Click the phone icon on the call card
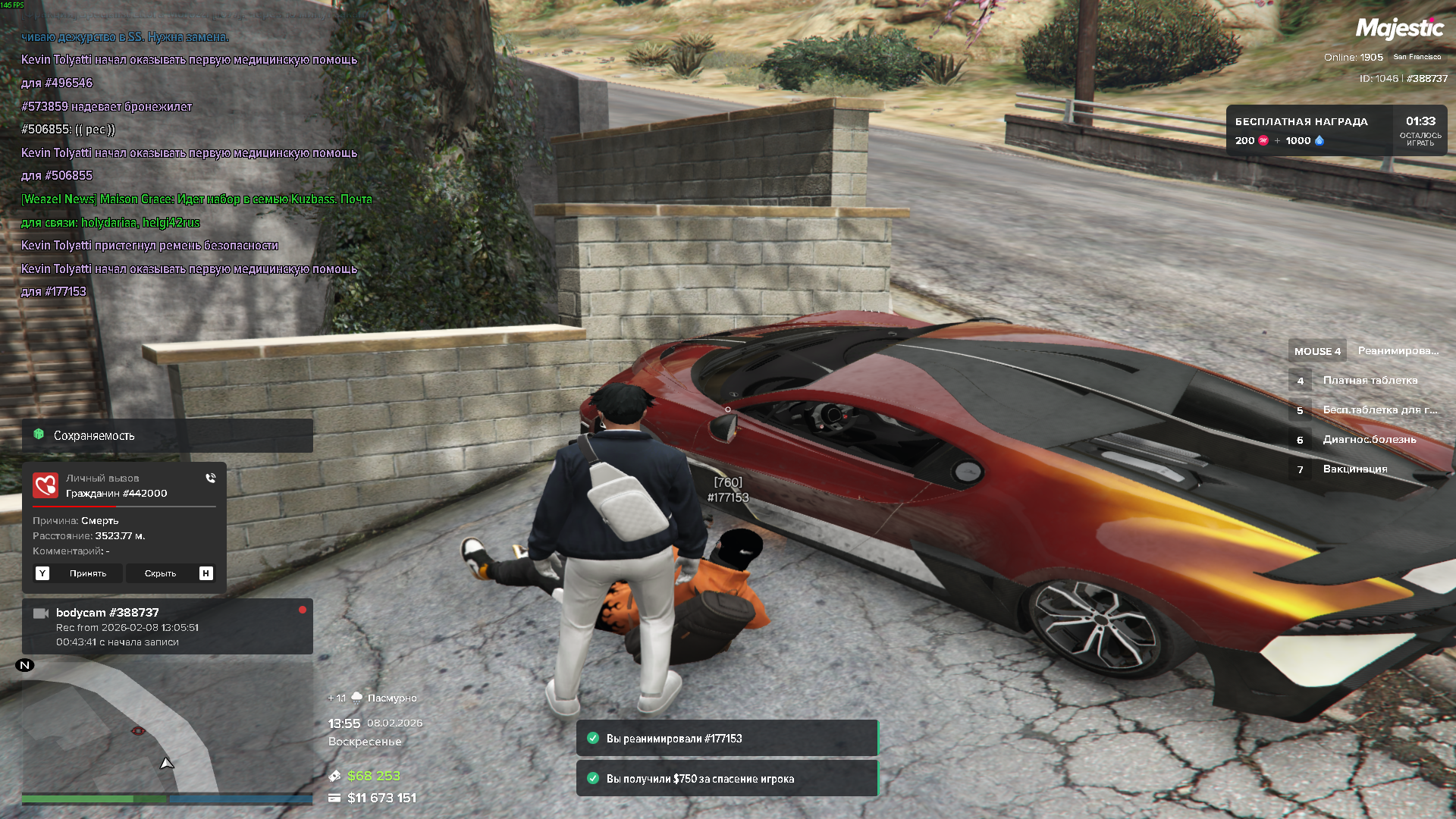The height and width of the screenshot is (819, 1456). [210, 479]
